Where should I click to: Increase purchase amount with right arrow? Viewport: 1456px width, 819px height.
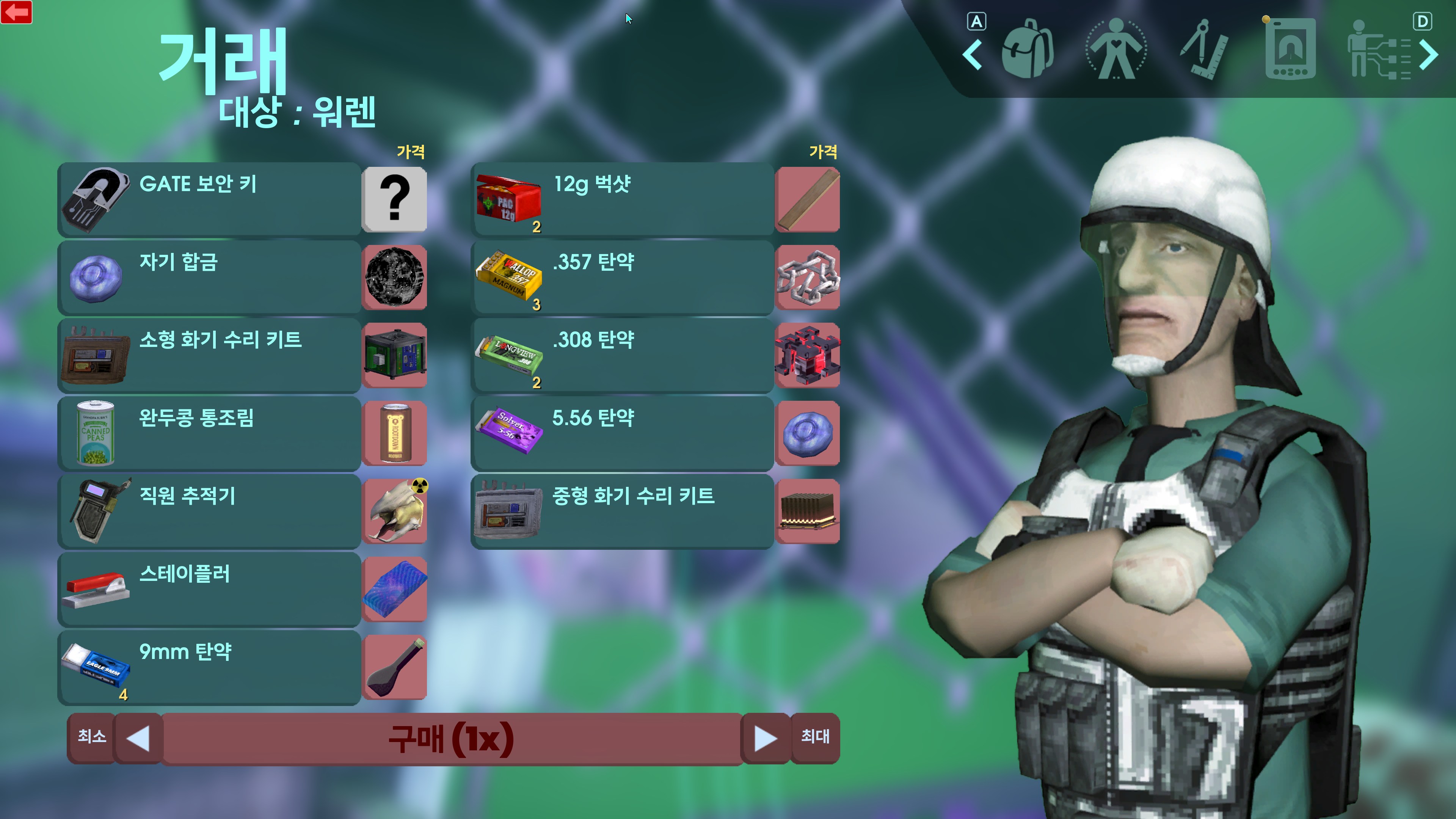coord(765,739)
